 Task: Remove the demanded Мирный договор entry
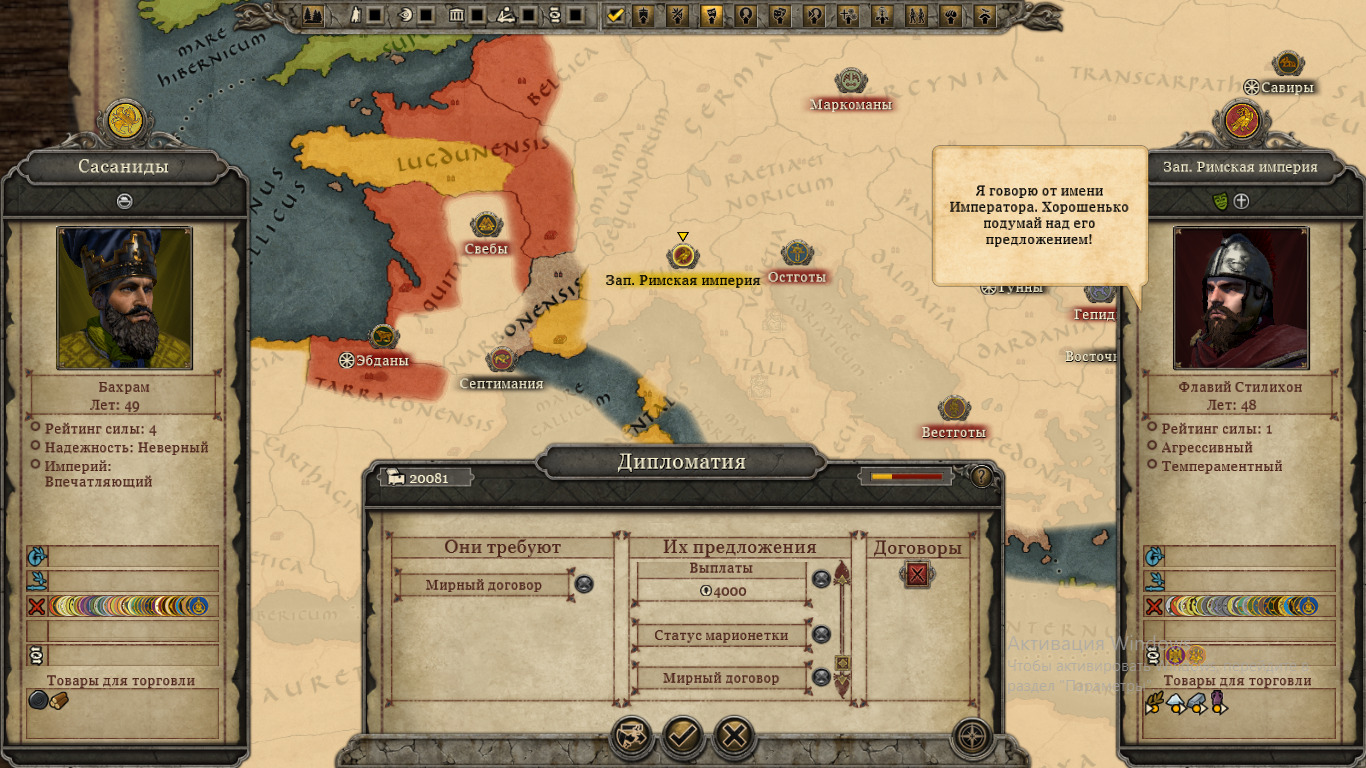coord(584,584)
